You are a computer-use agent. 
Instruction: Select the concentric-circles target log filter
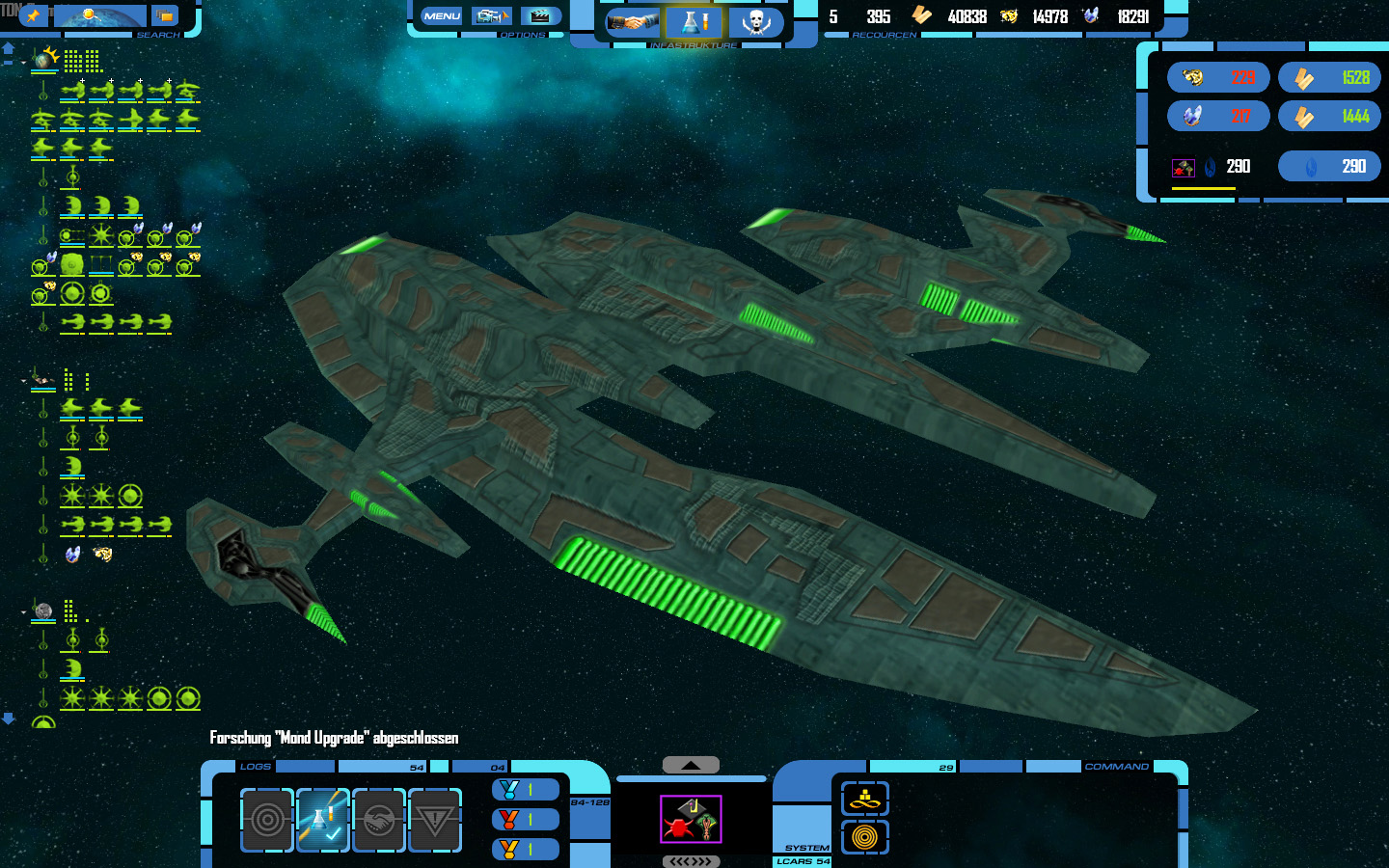click(x=267, y=820)
